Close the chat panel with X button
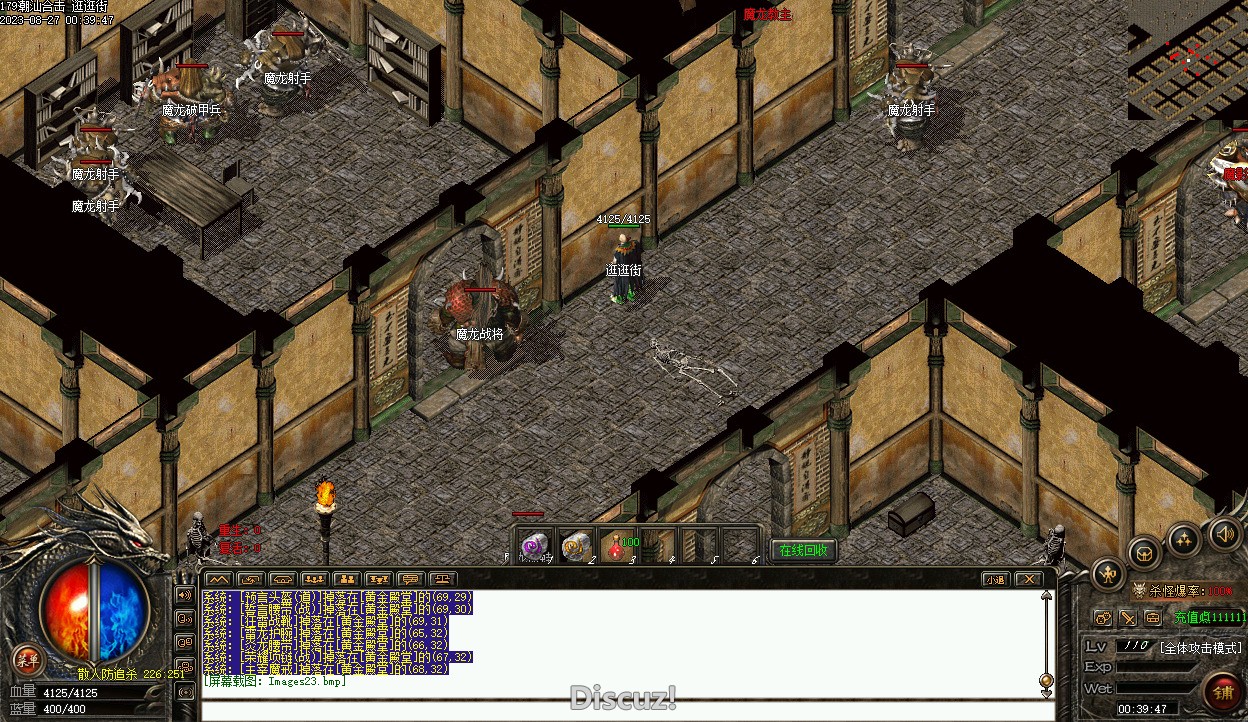This screenshot has height=722, width=1248. [1028, 579]
